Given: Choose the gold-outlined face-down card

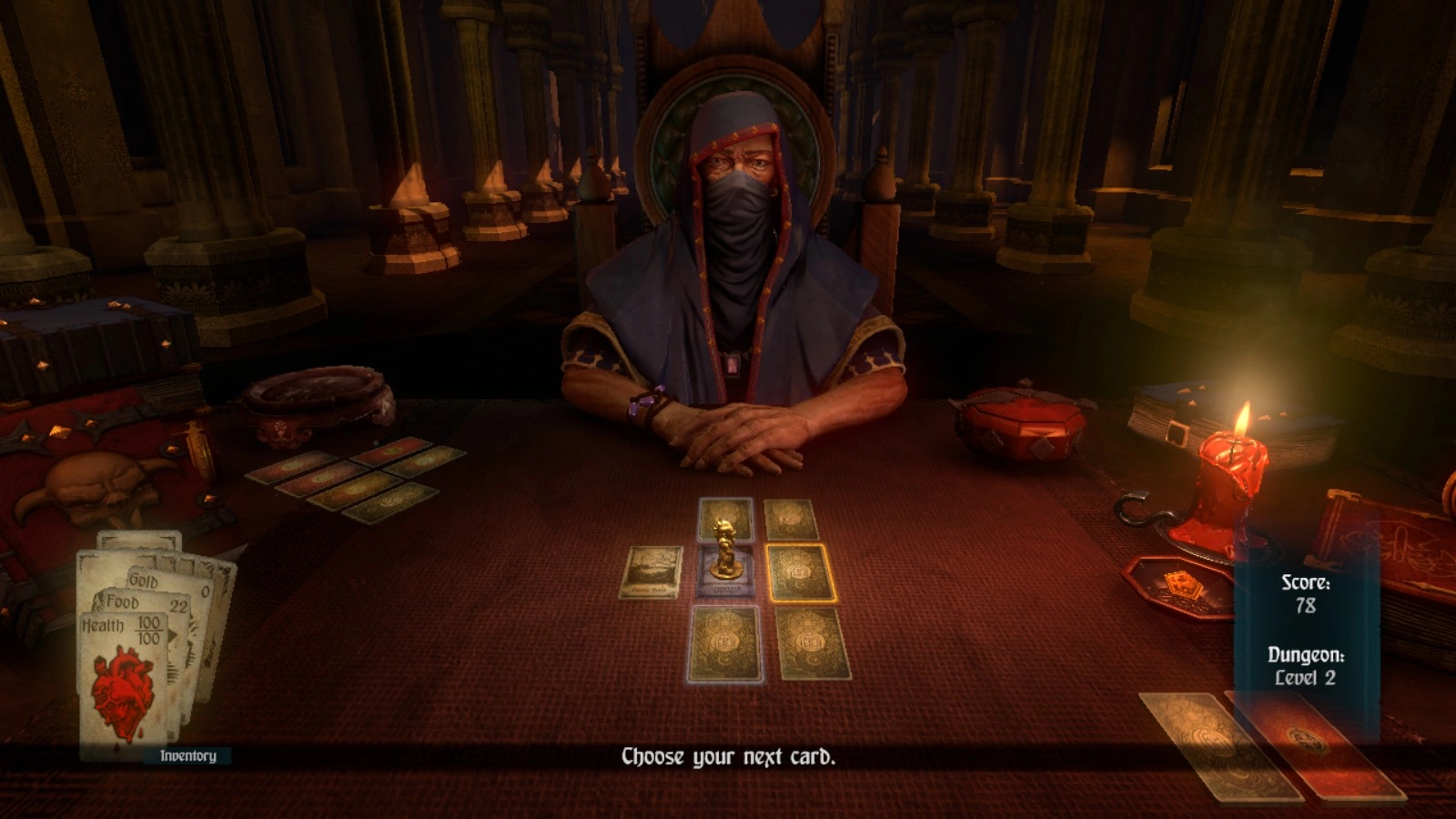Looking at the screenshot, I should tap(801, 573).
